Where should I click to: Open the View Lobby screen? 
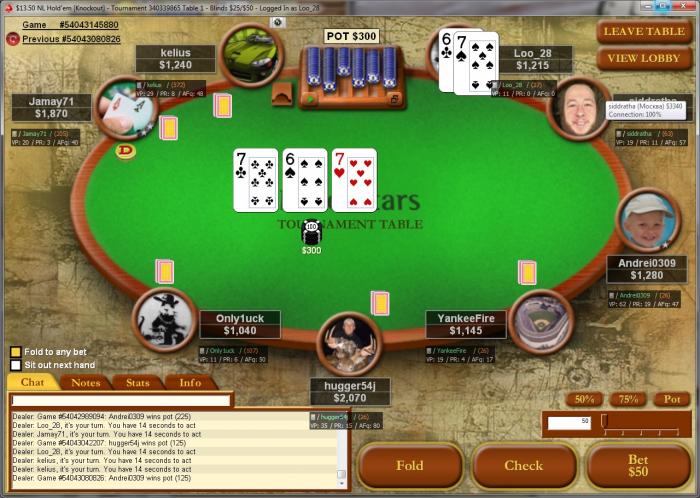644,58
